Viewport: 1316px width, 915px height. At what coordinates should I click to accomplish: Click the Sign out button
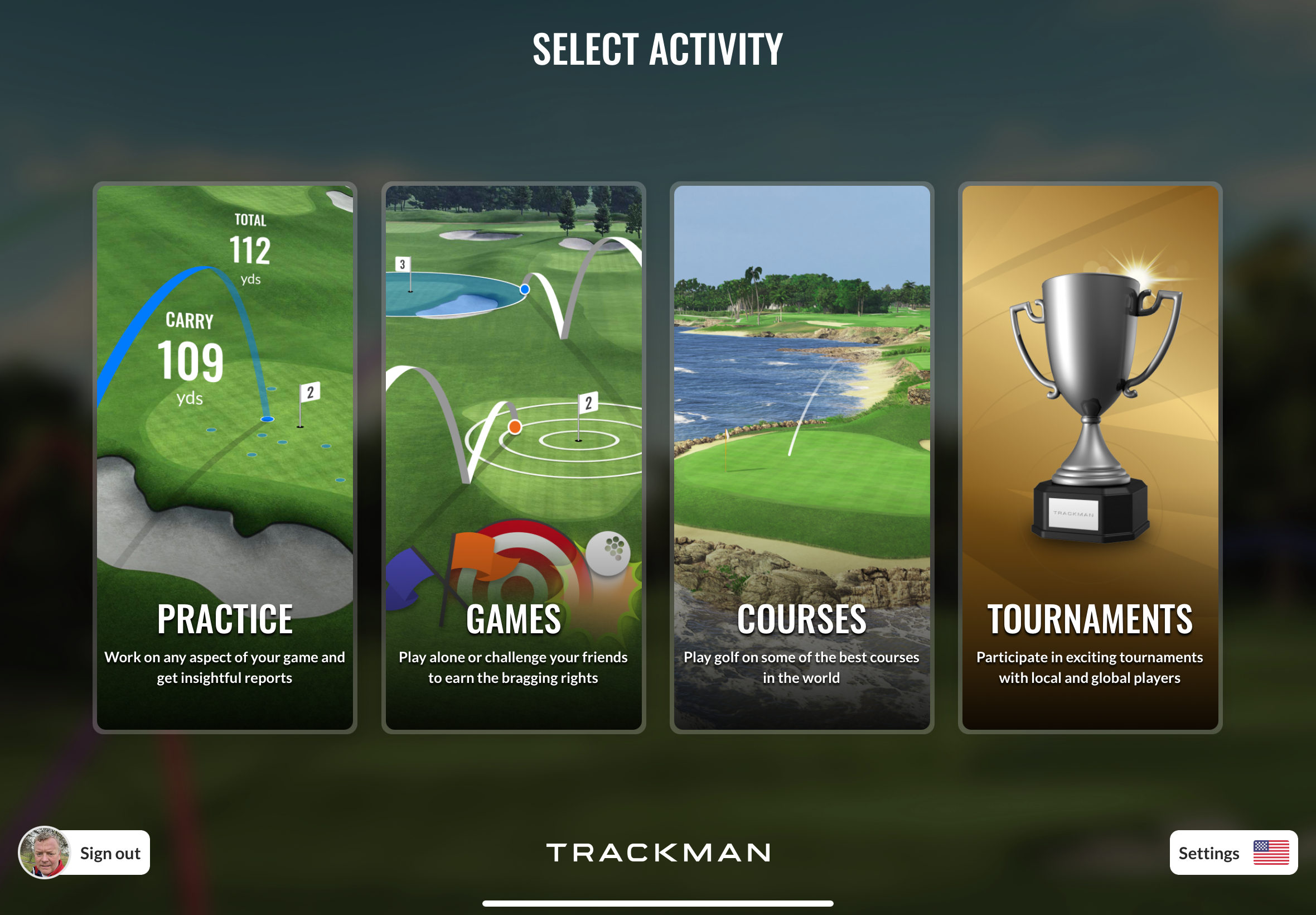110,853
